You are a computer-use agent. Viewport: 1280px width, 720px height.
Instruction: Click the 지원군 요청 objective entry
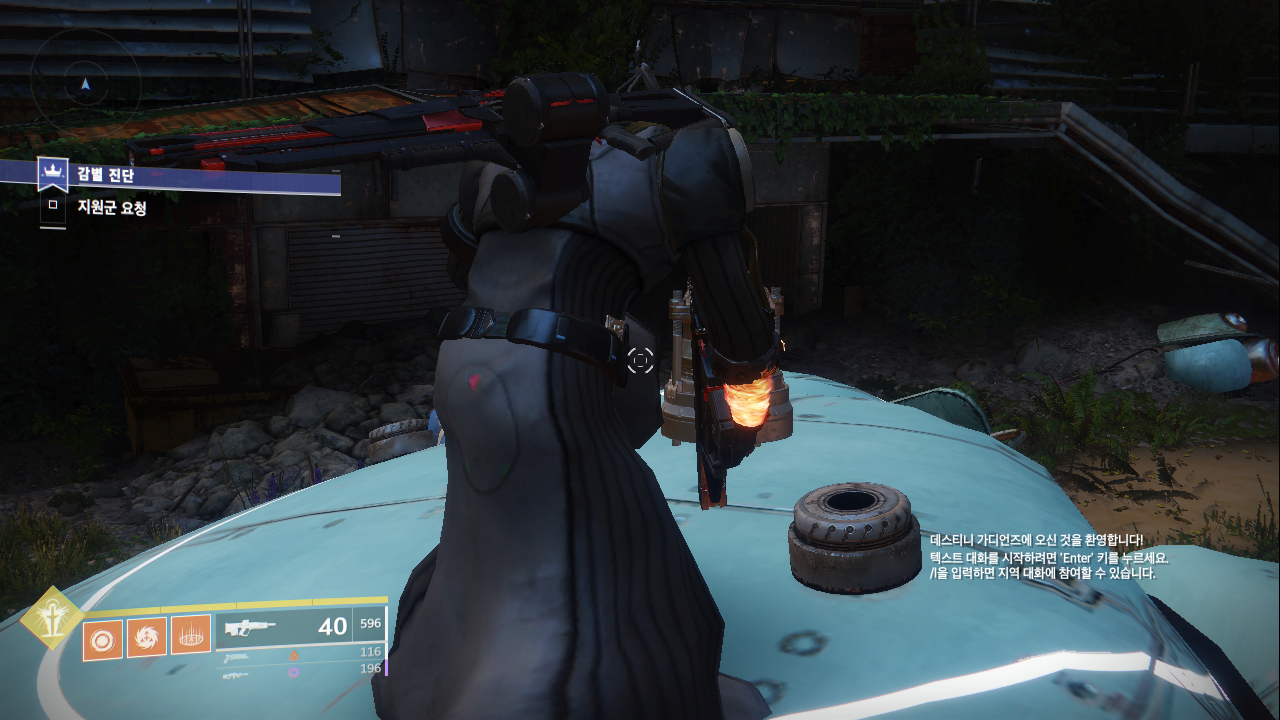(x=112, y=208)
